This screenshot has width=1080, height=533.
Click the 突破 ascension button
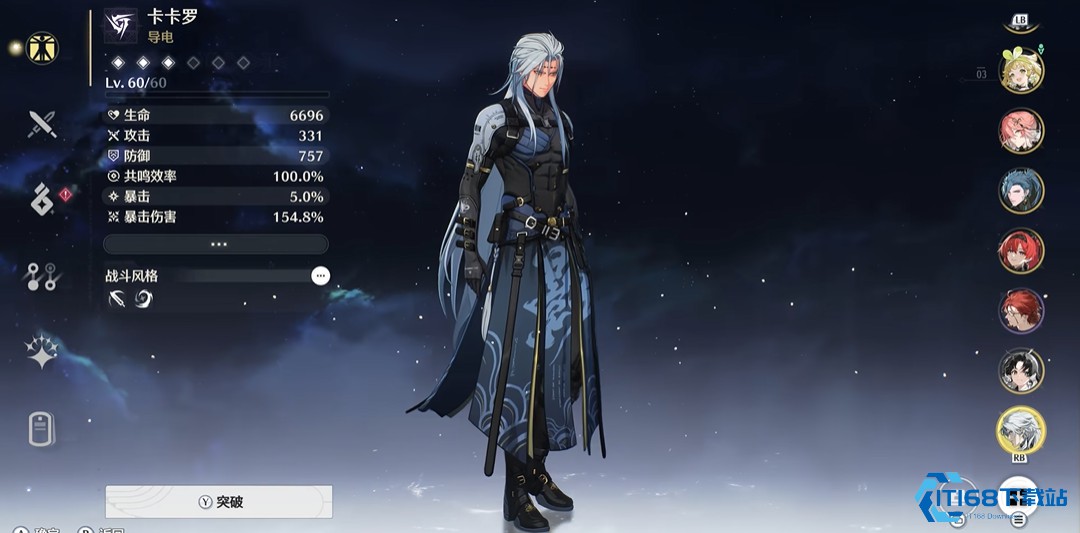[218, 502]
